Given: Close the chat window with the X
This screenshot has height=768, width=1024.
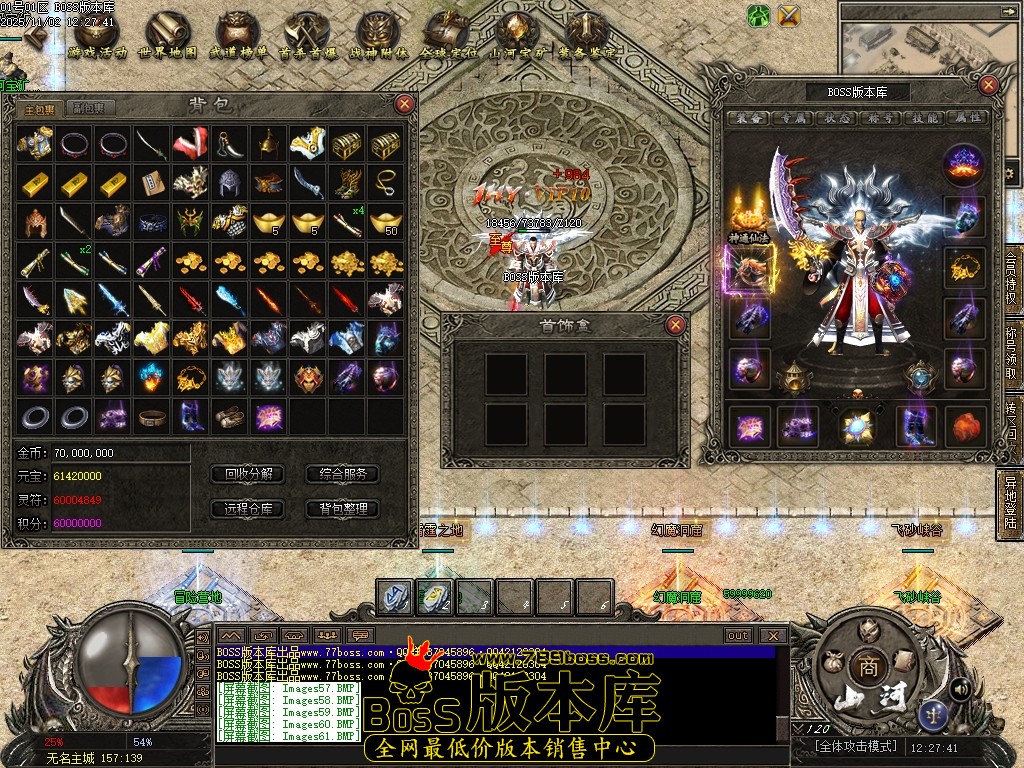Looking at the screenshot, I should click(772, 635).
